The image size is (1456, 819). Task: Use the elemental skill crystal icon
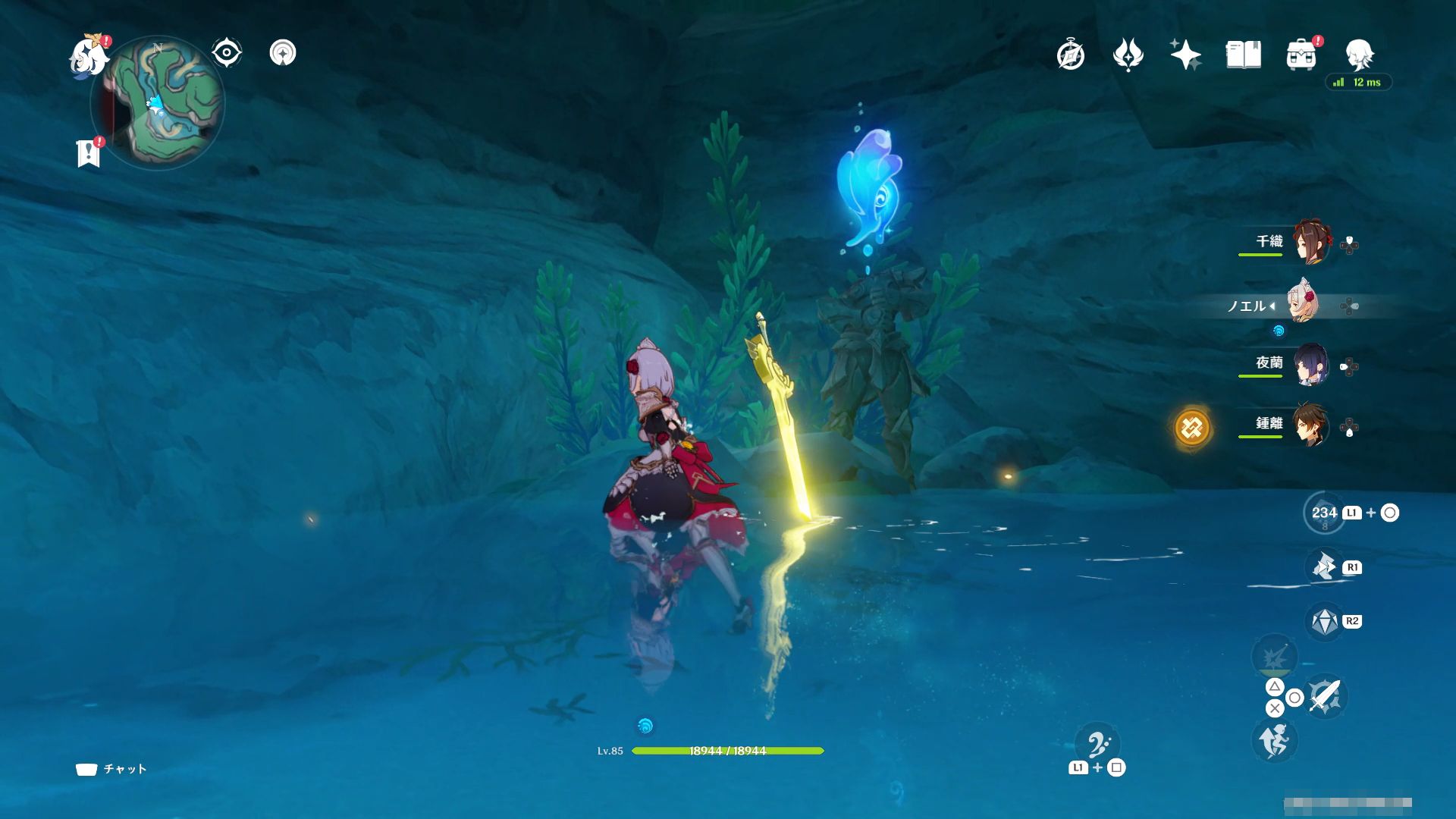(x=1325, y=622)
